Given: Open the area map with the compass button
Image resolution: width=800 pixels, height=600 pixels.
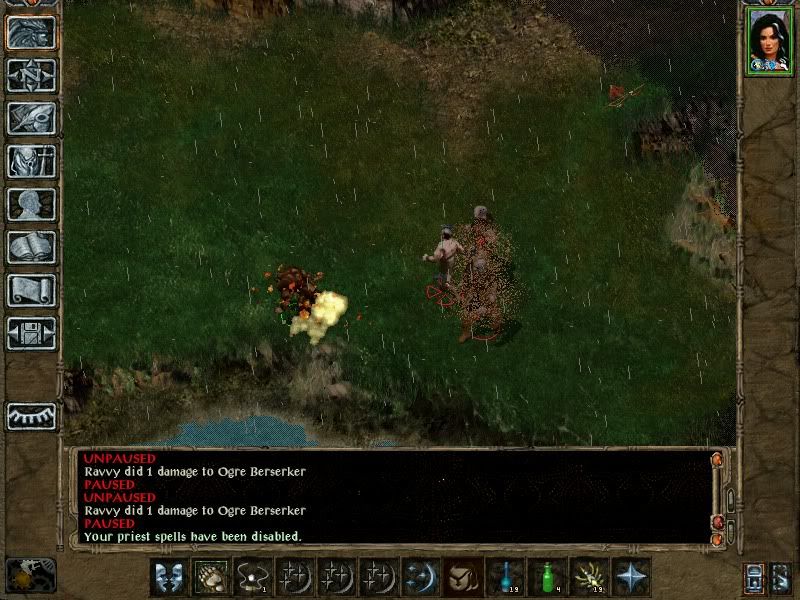Looking at the screenshot, I should tap(31, 75).
